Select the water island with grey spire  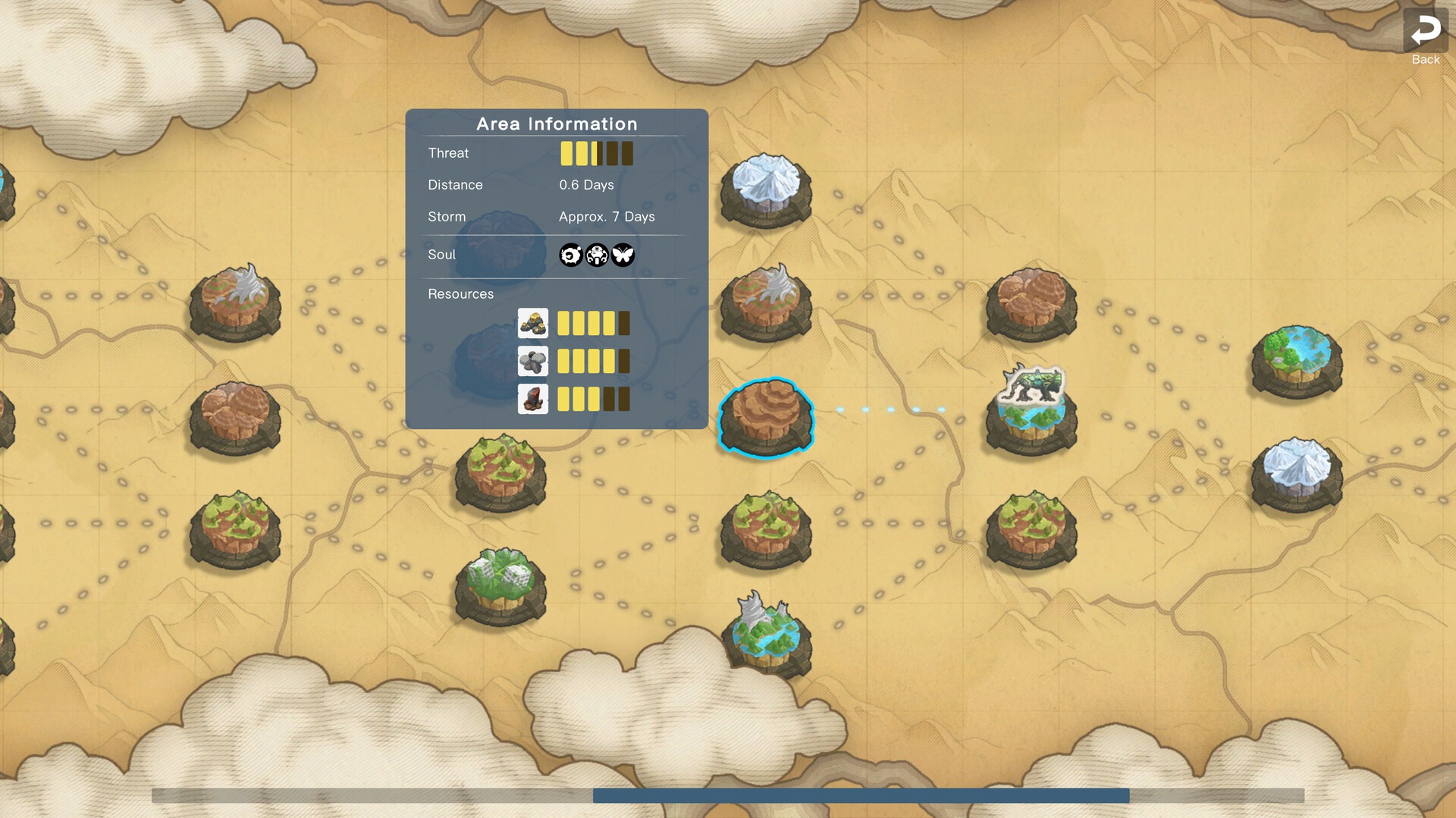[x=766, y=635]
